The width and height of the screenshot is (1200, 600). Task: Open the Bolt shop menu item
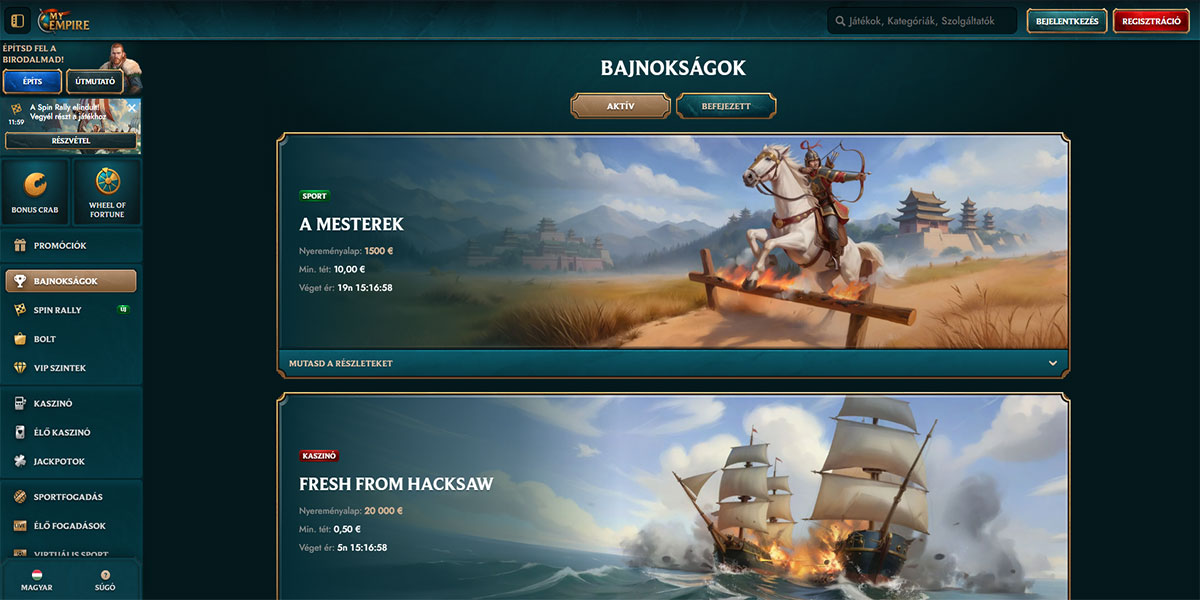[x=45, y=339]
